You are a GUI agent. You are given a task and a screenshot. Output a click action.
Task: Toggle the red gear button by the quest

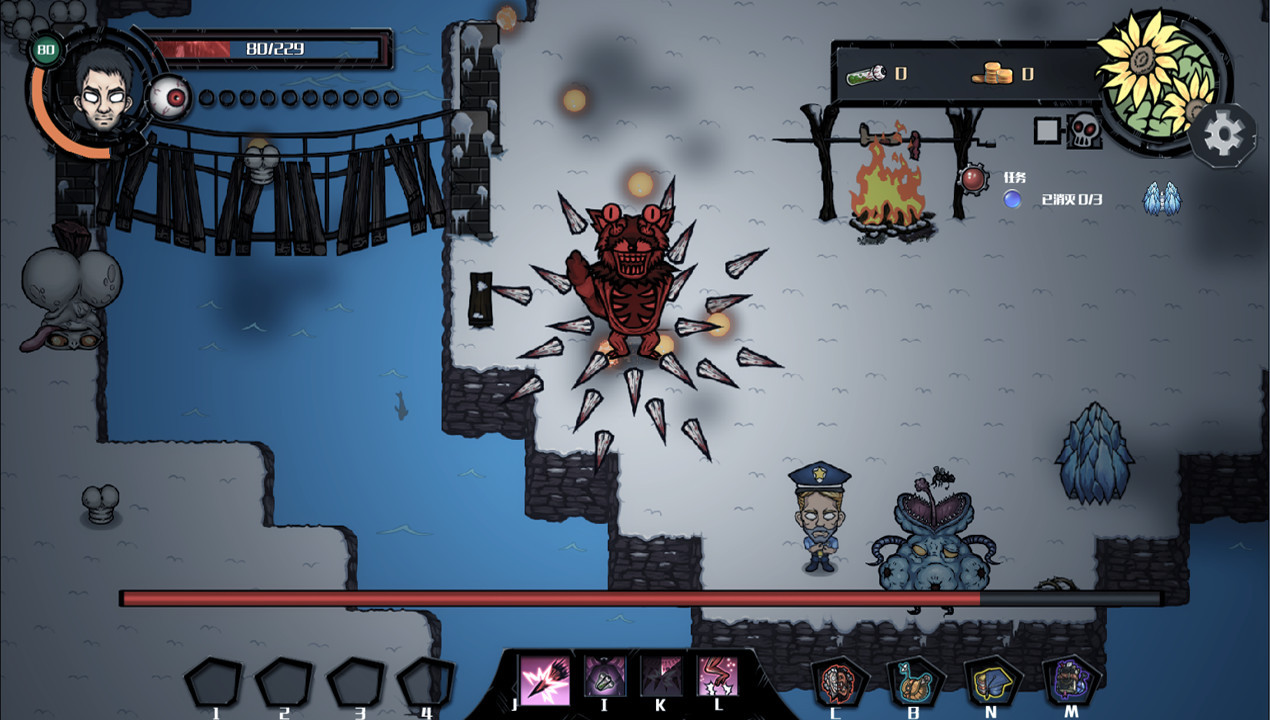tap(973, 180)
